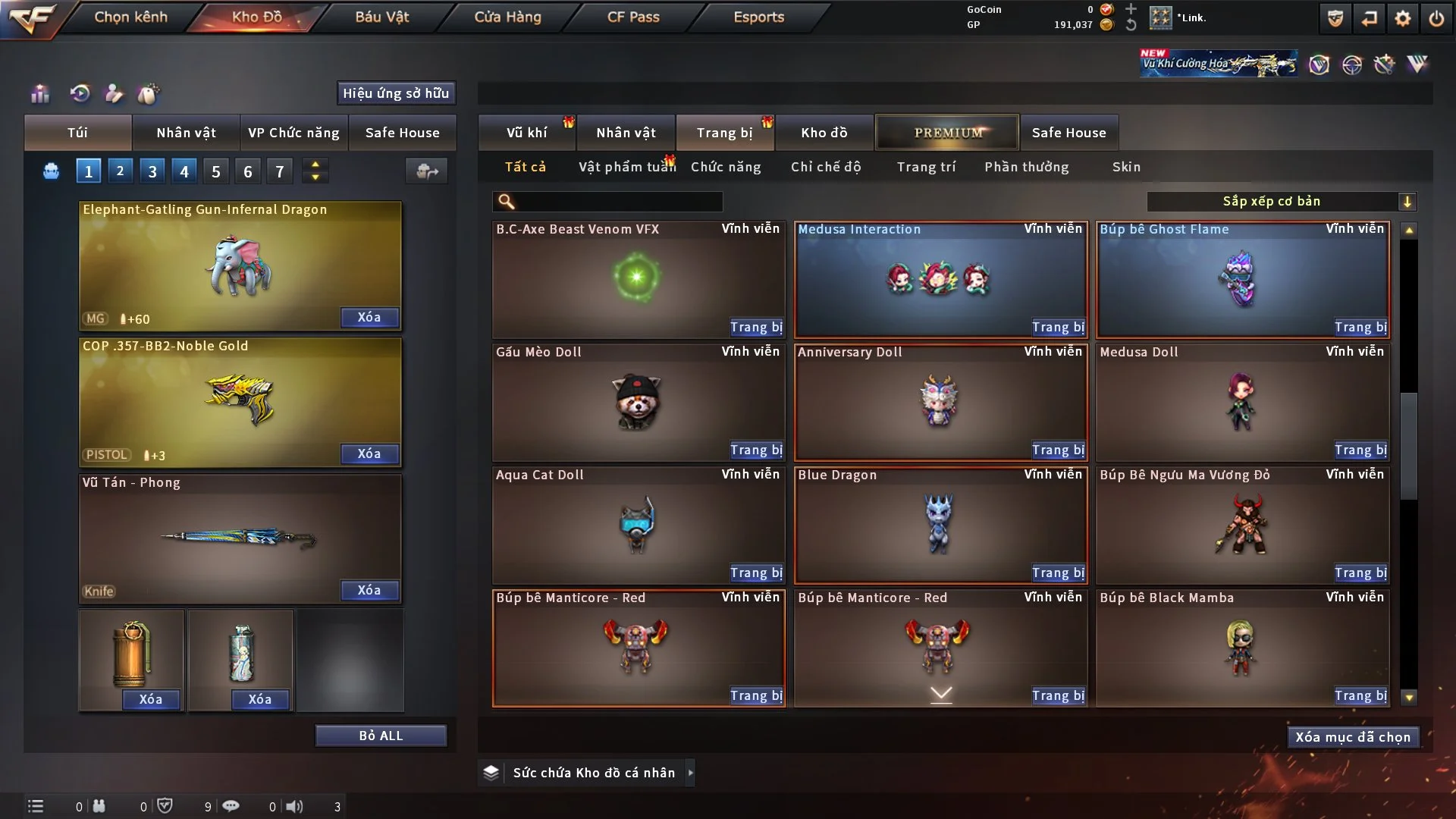
Task: Open the CF Pass menu
Action: (633, 17)
